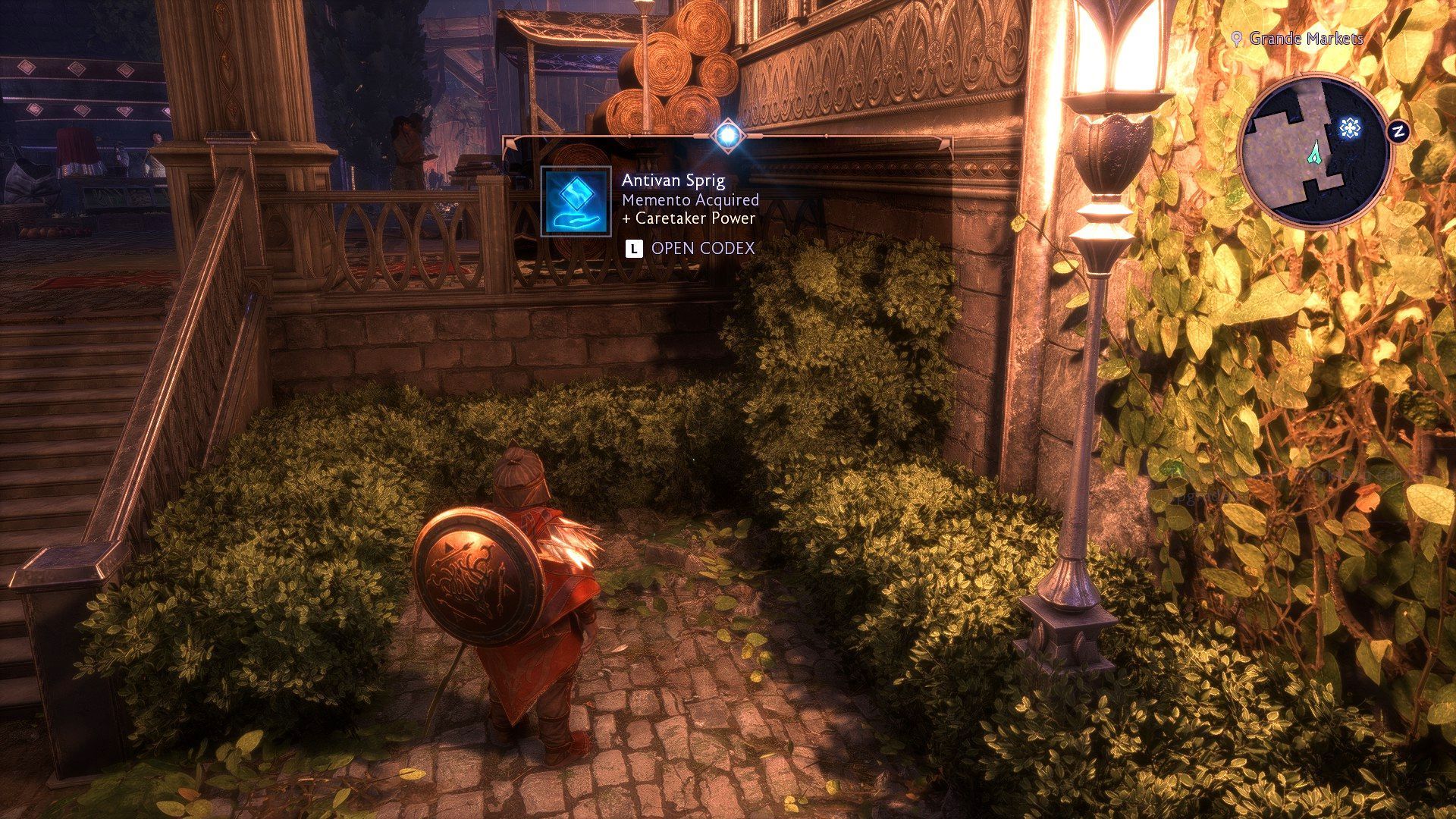This screenshot has width=1456, height=819.
Task: Open Codex from the memento notification
Action: 690,248
